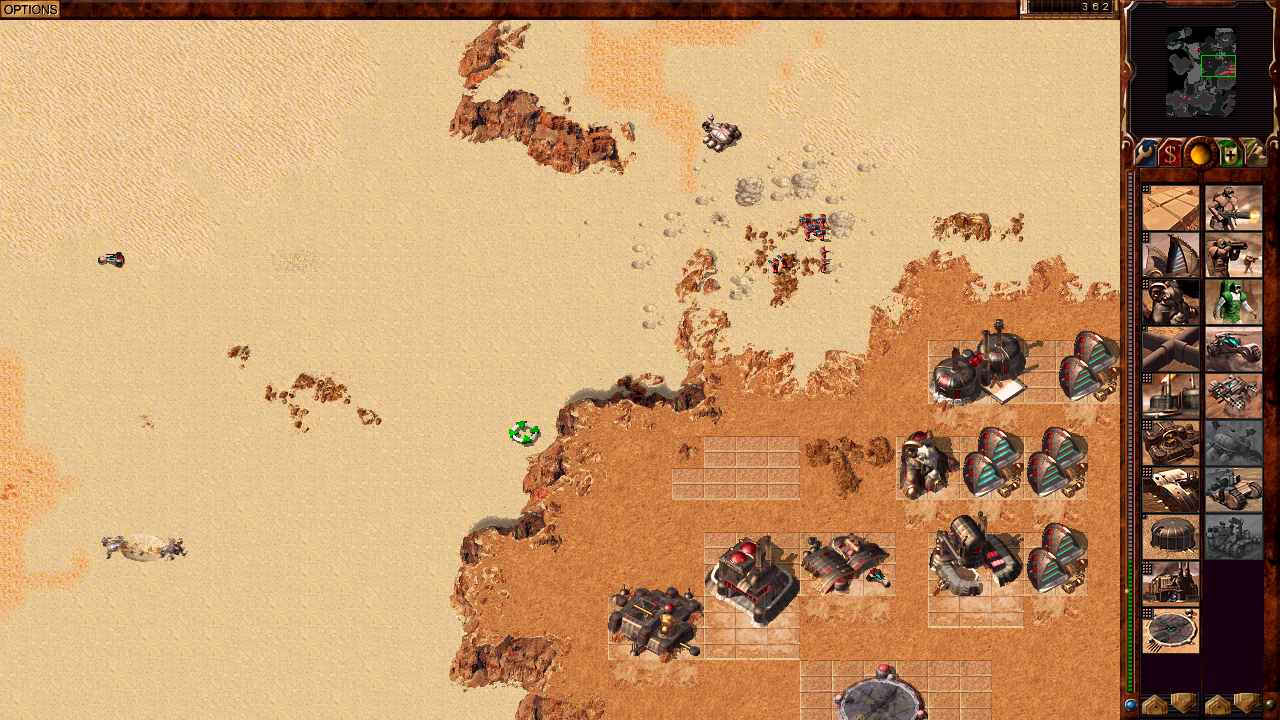Viewport: 1280px width, 720px height.
Task: Build the refinery with smokestack icon
Action: [1171, 396]
